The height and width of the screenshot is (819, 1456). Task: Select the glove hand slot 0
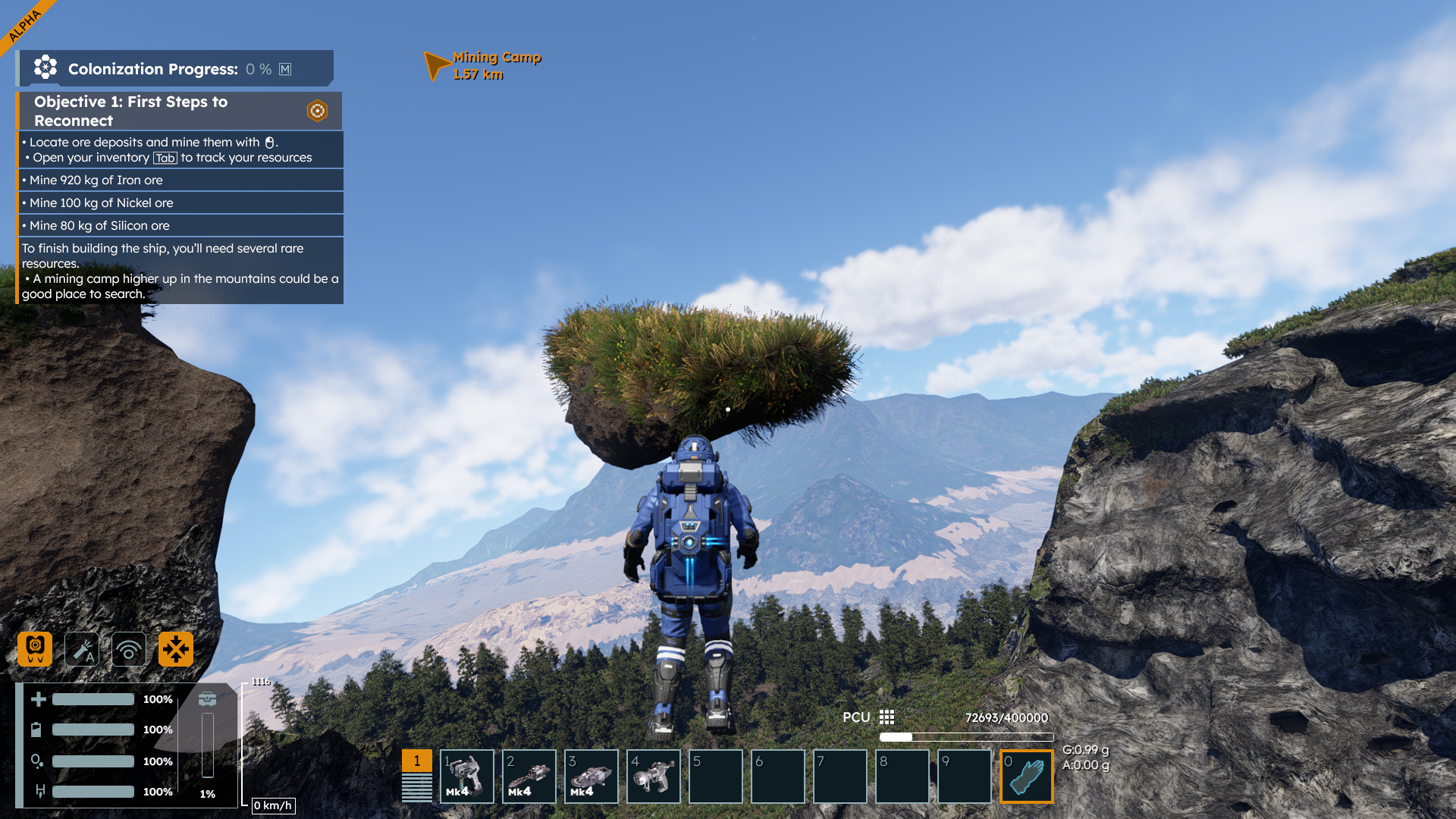coord(1026,776)
